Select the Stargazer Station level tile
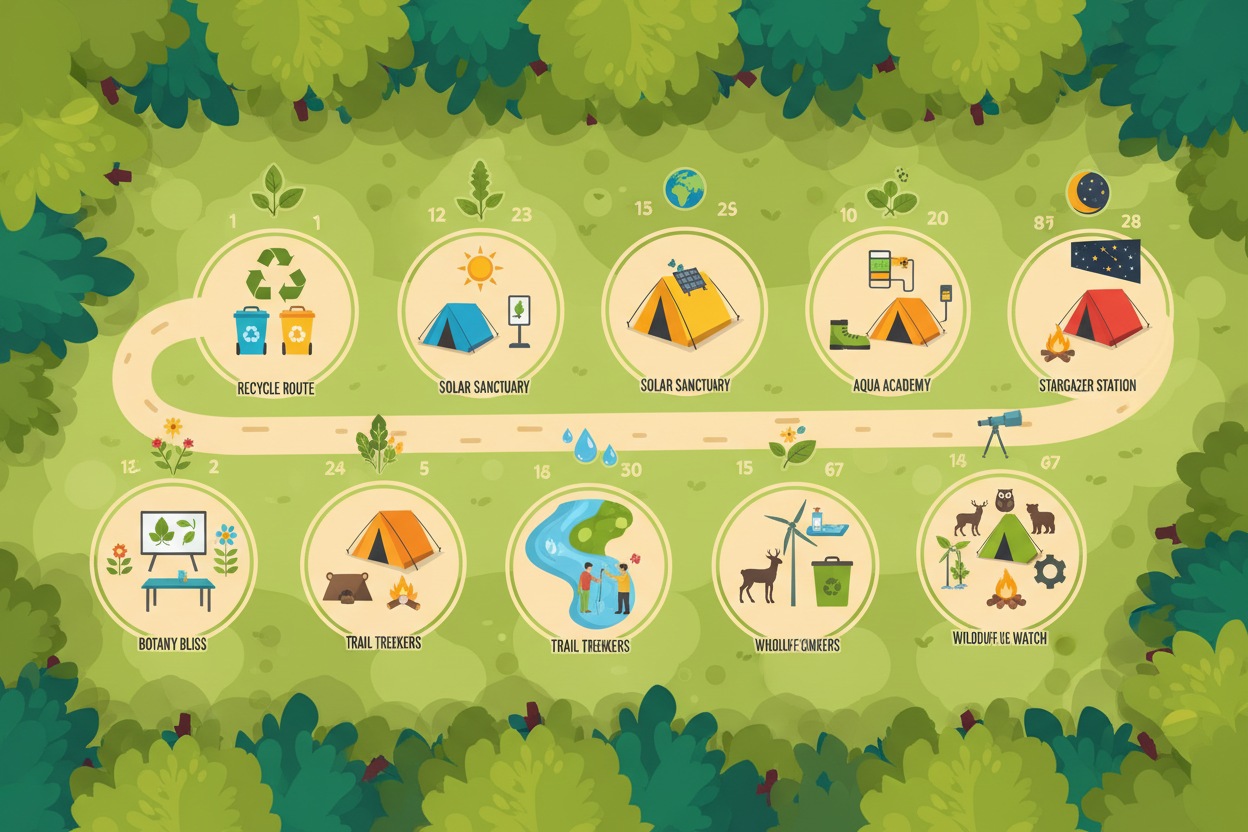The image size is (1248, 832). tap(1089, 310)
